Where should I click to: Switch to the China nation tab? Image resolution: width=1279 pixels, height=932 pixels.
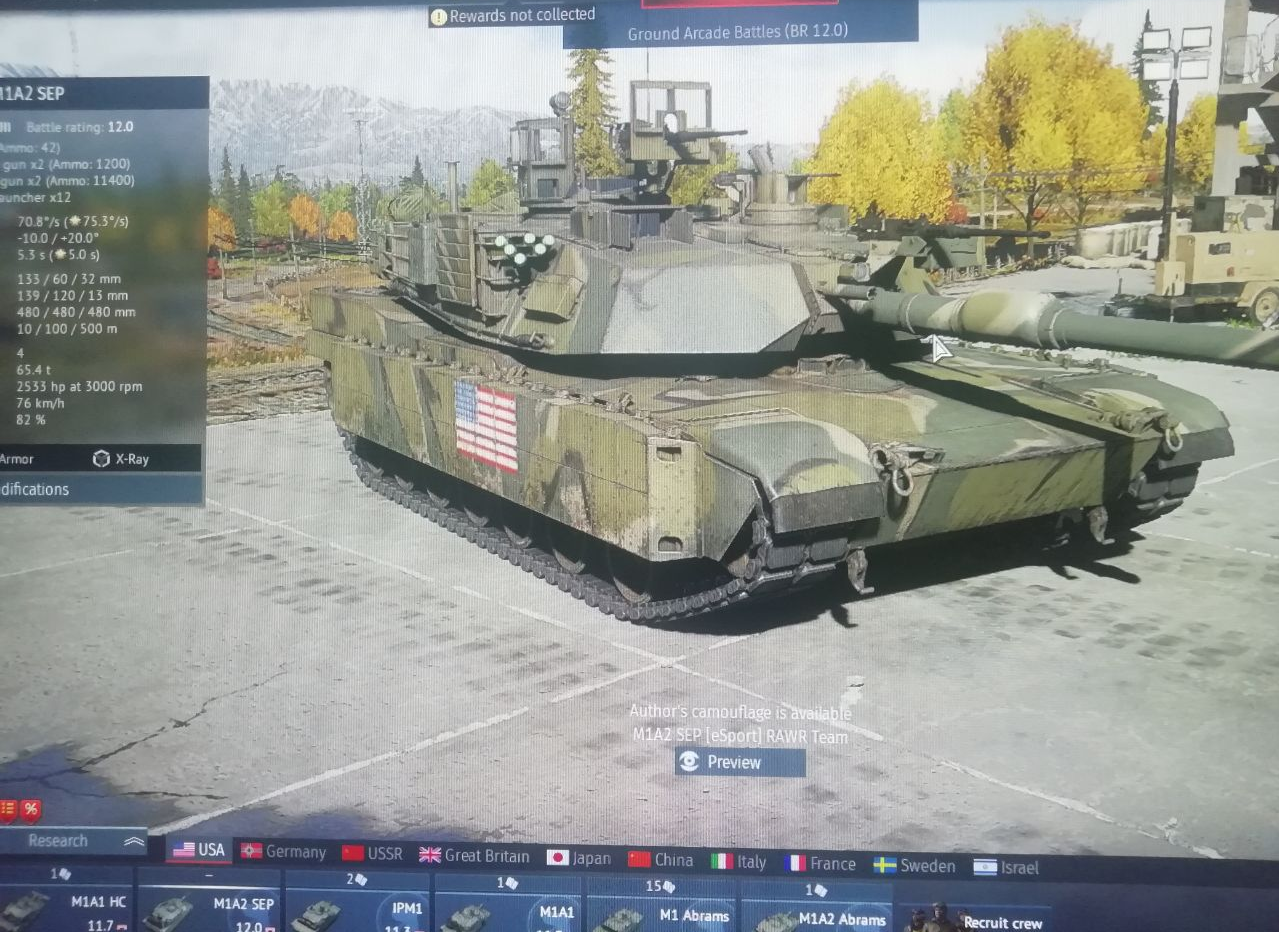(661, 860)
